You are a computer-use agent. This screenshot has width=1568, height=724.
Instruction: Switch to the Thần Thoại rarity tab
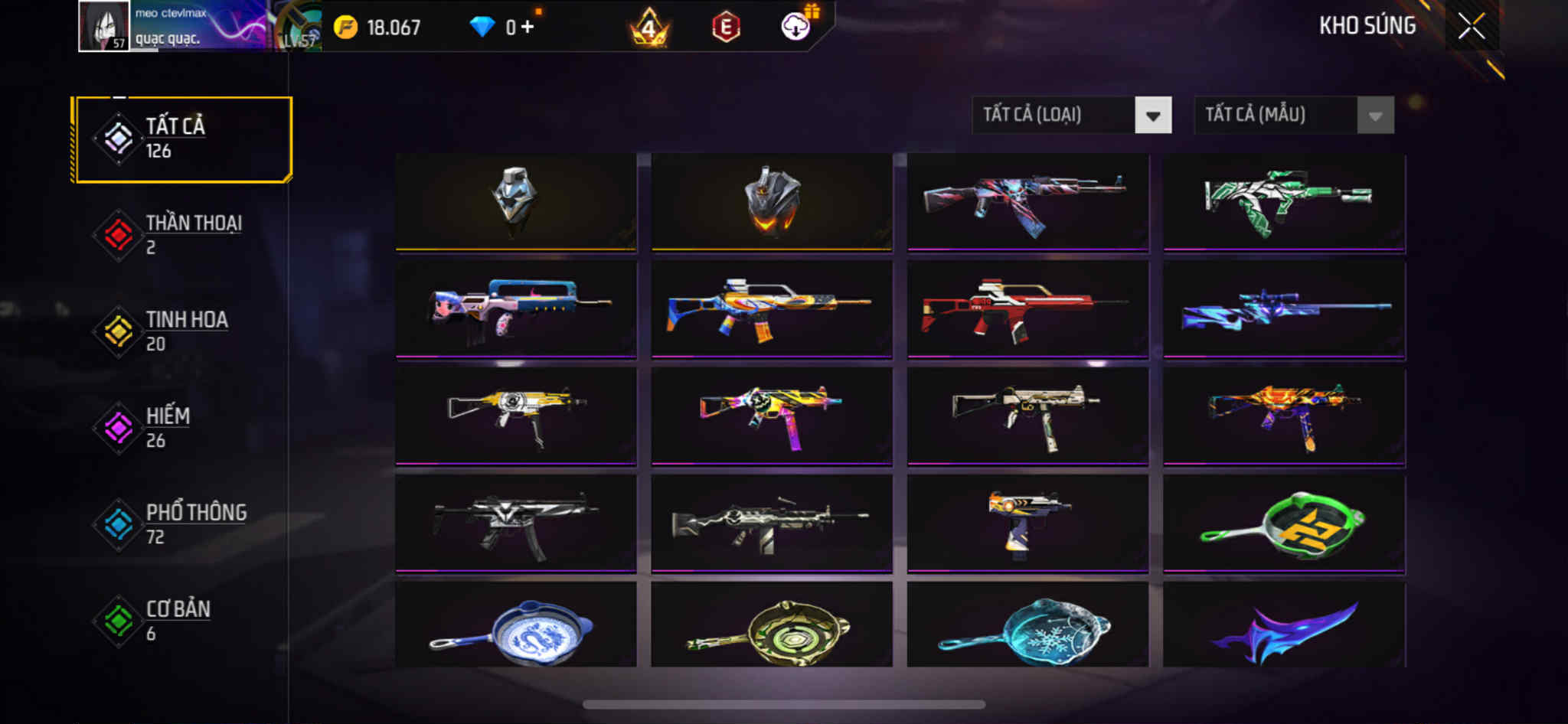pos(183,235)
